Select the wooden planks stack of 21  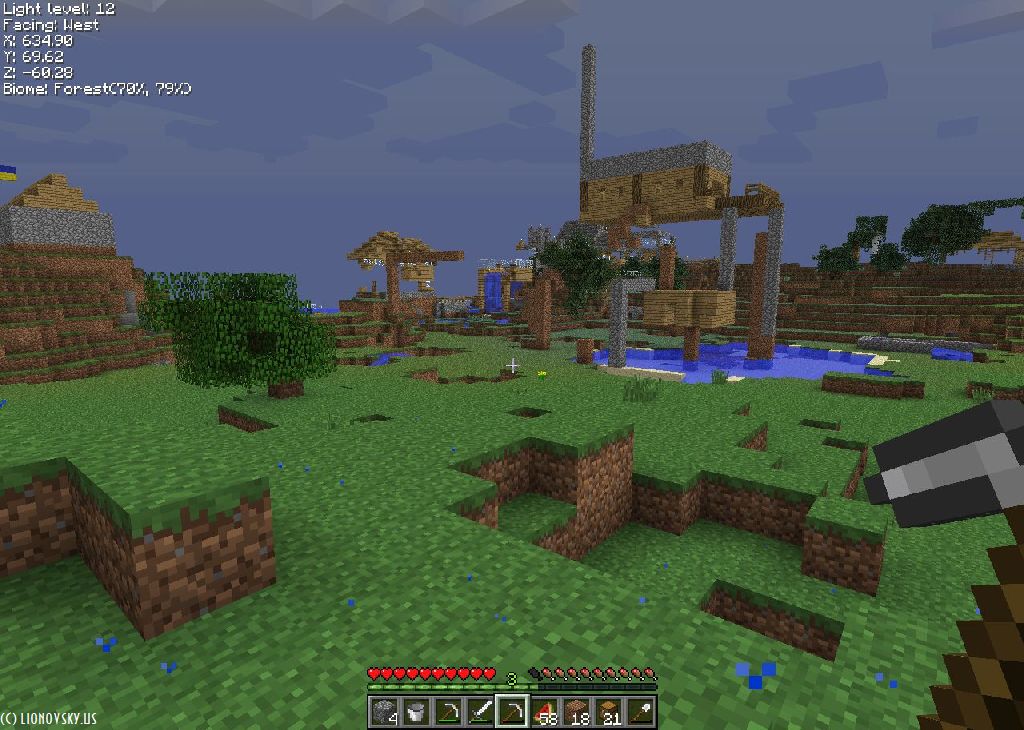pos(608,712)
